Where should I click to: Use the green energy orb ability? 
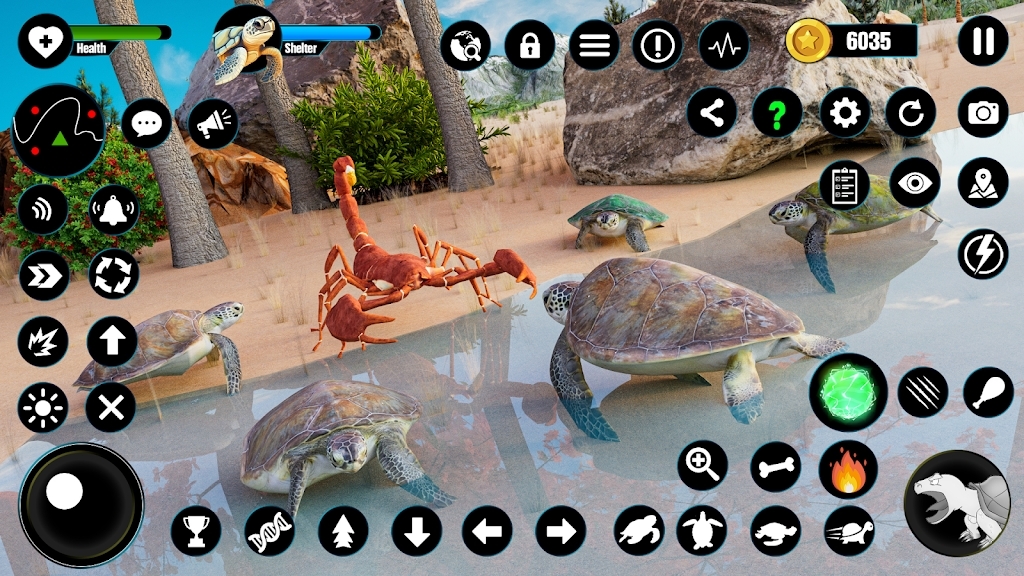point(848,392)
